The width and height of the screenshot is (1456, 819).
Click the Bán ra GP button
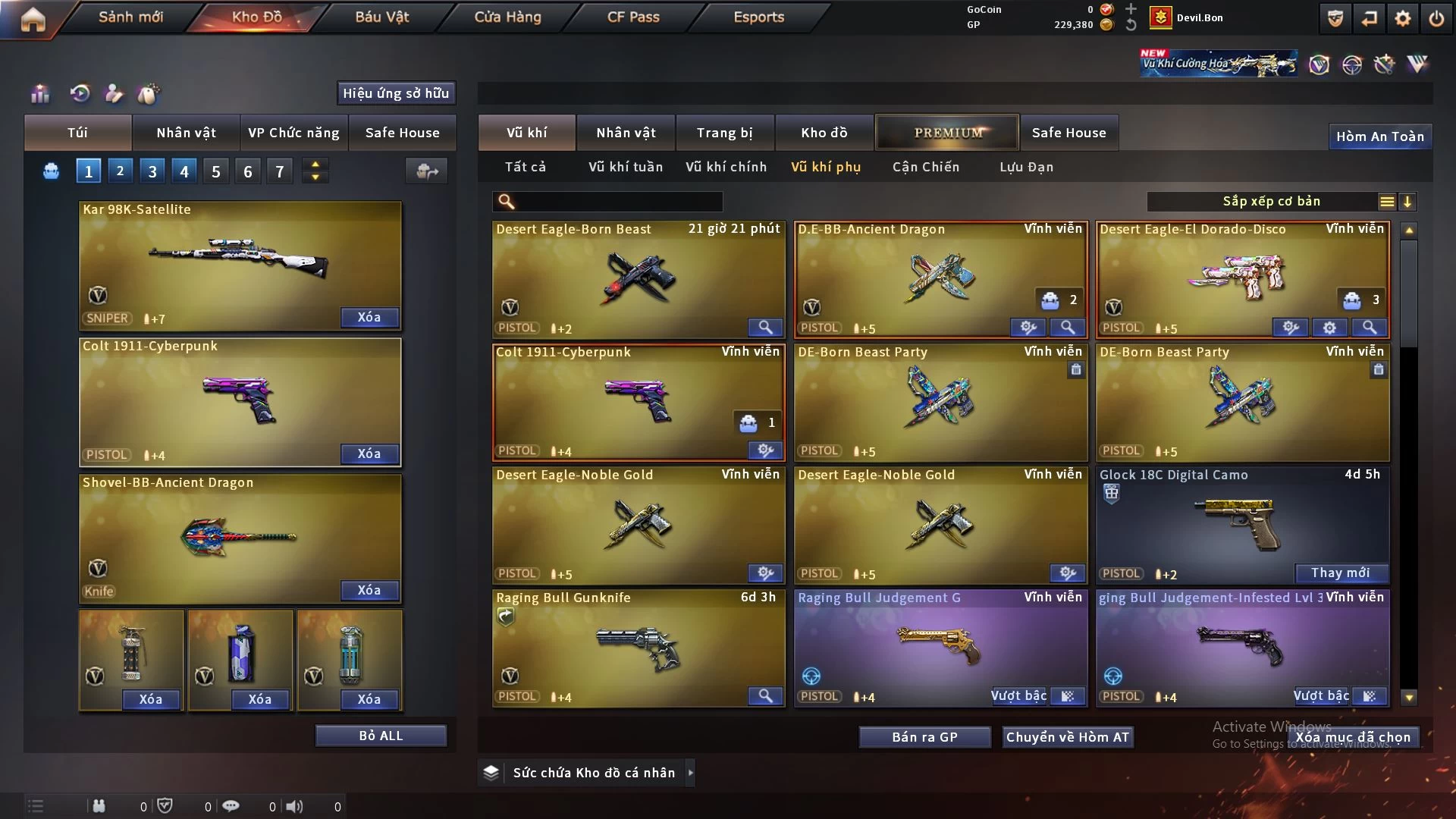pos(924,737)
